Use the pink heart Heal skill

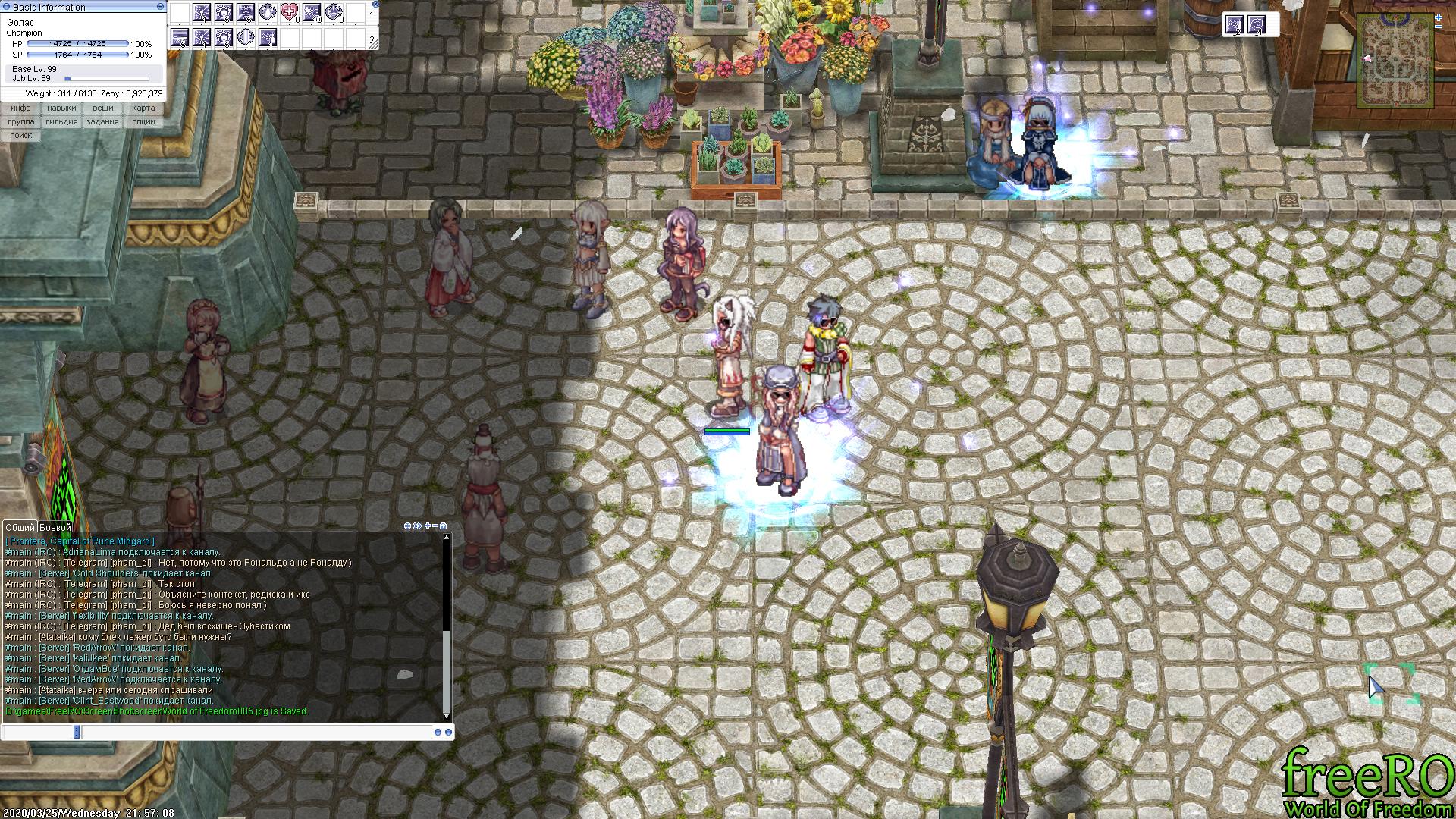tap(289, 12)
